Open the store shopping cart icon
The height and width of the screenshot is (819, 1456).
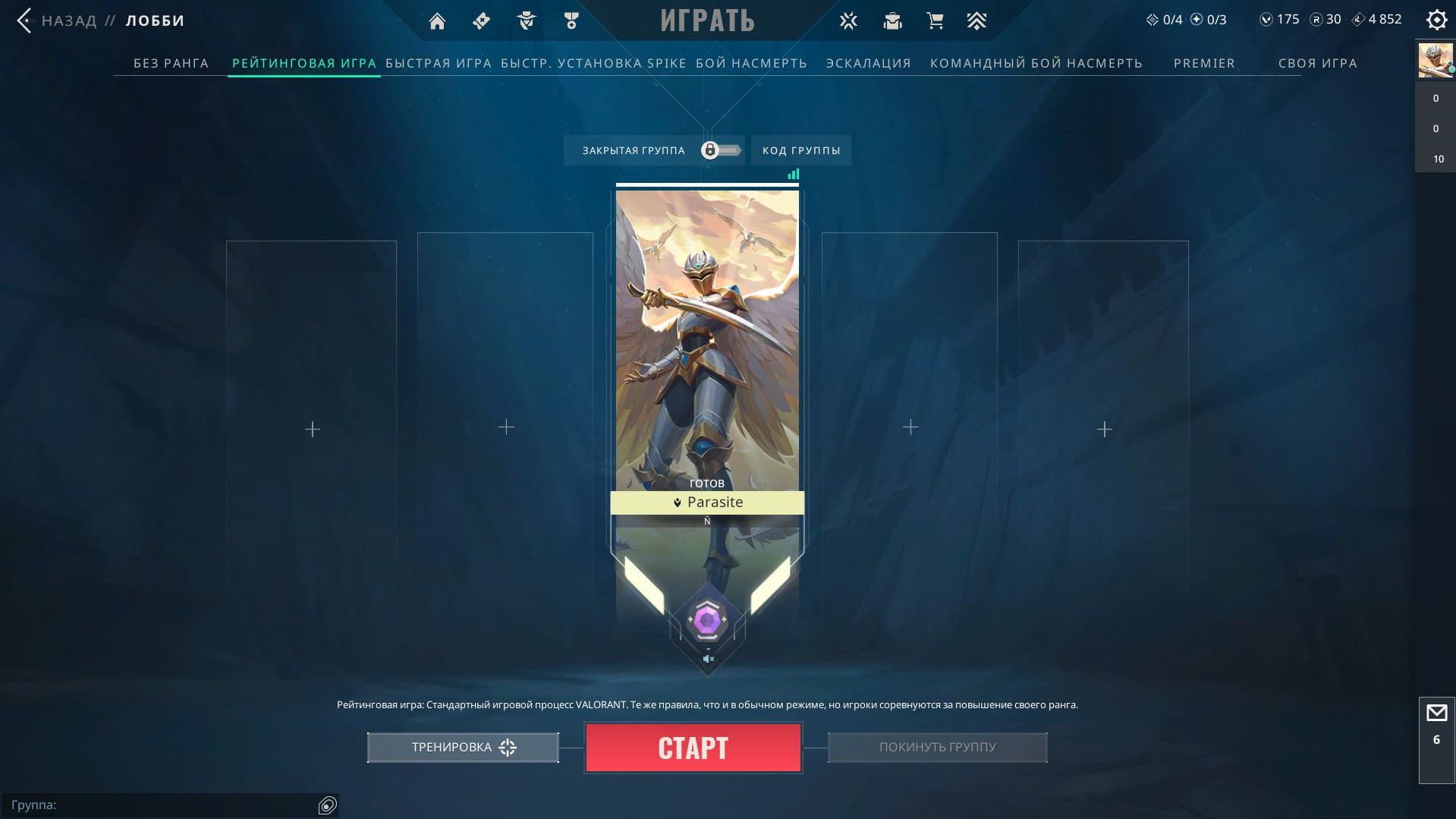[x=935, y=21]
